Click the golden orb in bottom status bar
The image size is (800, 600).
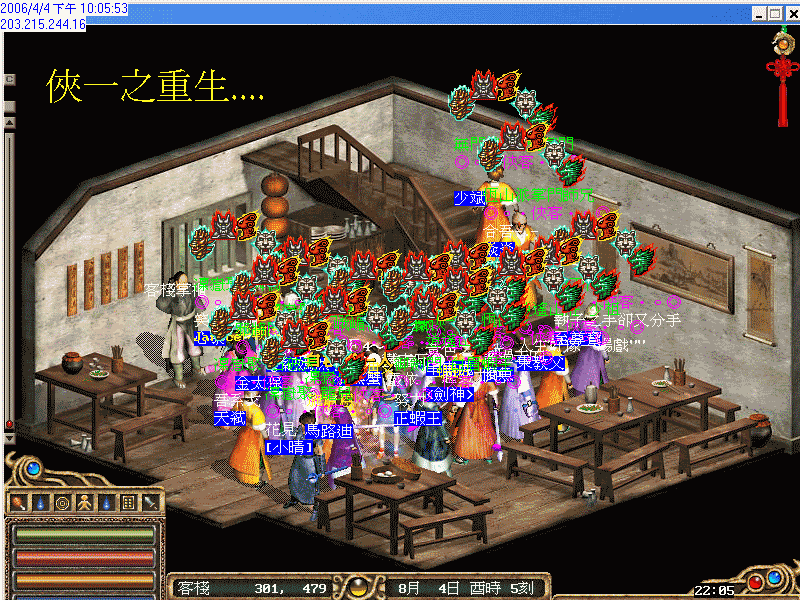[x=358, y=587]
